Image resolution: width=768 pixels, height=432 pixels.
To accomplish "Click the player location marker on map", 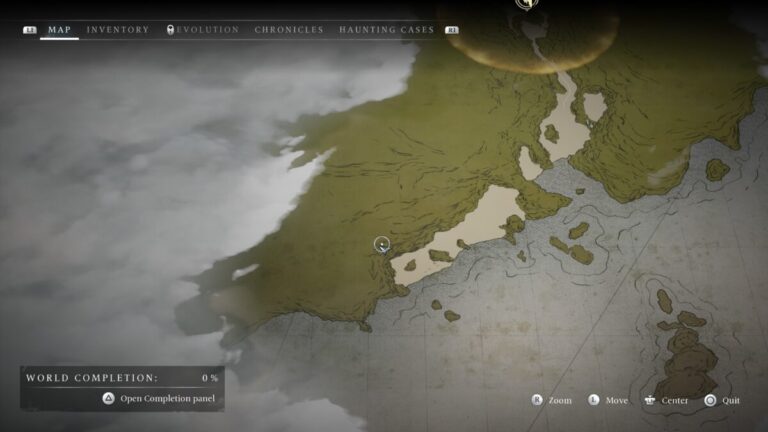I will click(381, 244).
